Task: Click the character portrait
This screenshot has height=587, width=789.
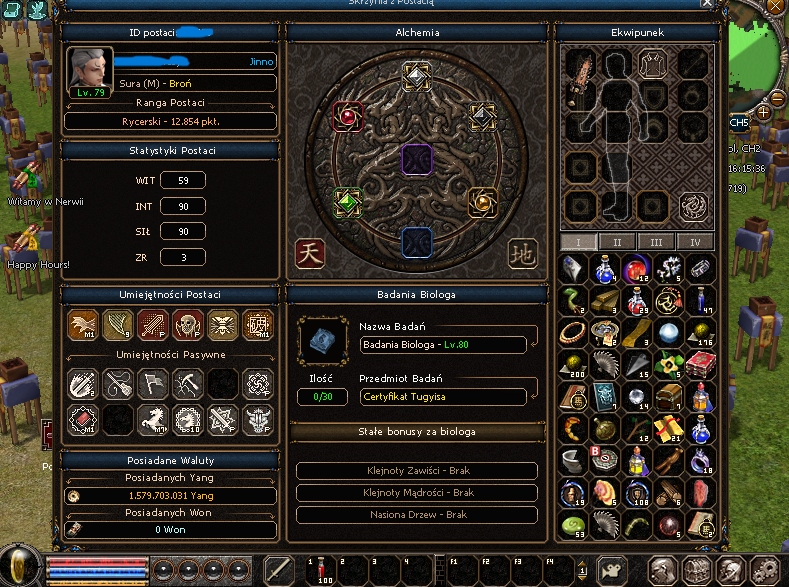Action: [x=88, y=69]
